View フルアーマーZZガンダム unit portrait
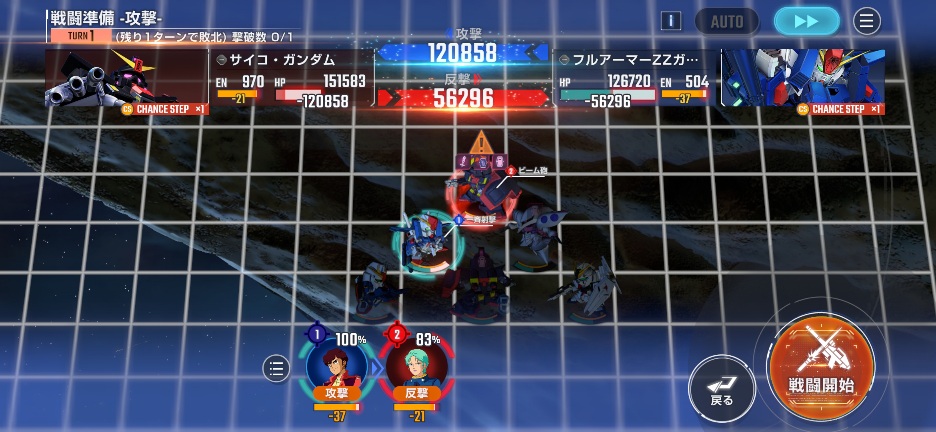Screen dimensions: 936x432 tap(803, 78)
